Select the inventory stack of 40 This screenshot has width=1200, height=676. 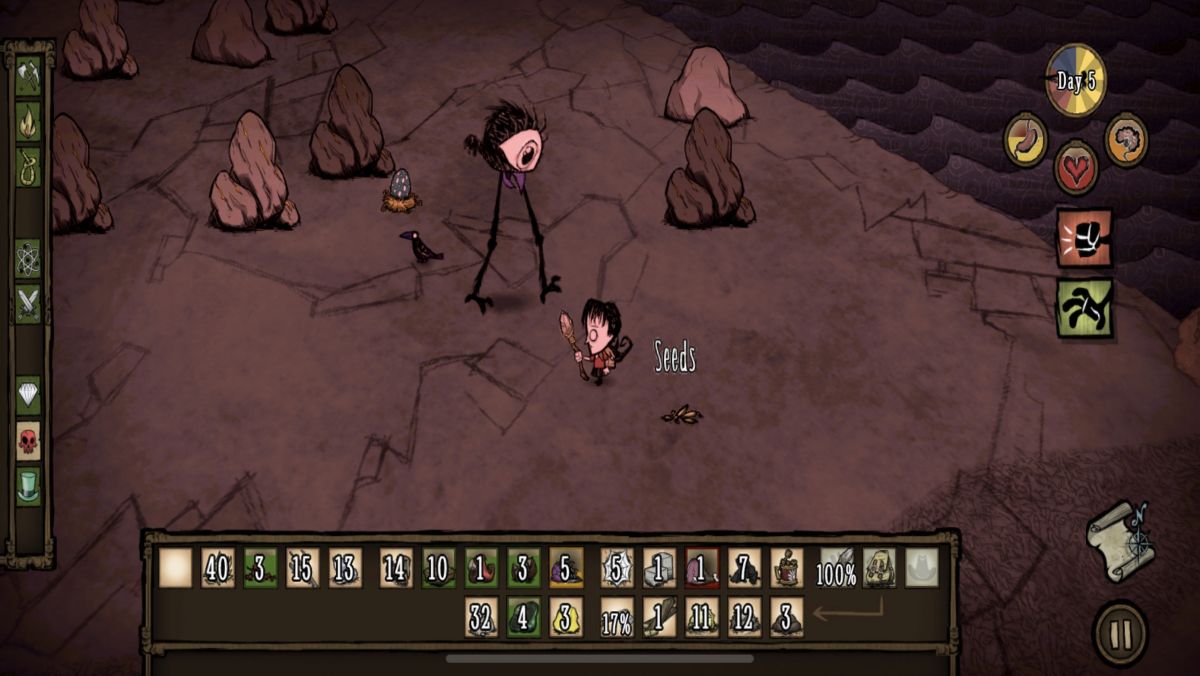click(218, 568)
